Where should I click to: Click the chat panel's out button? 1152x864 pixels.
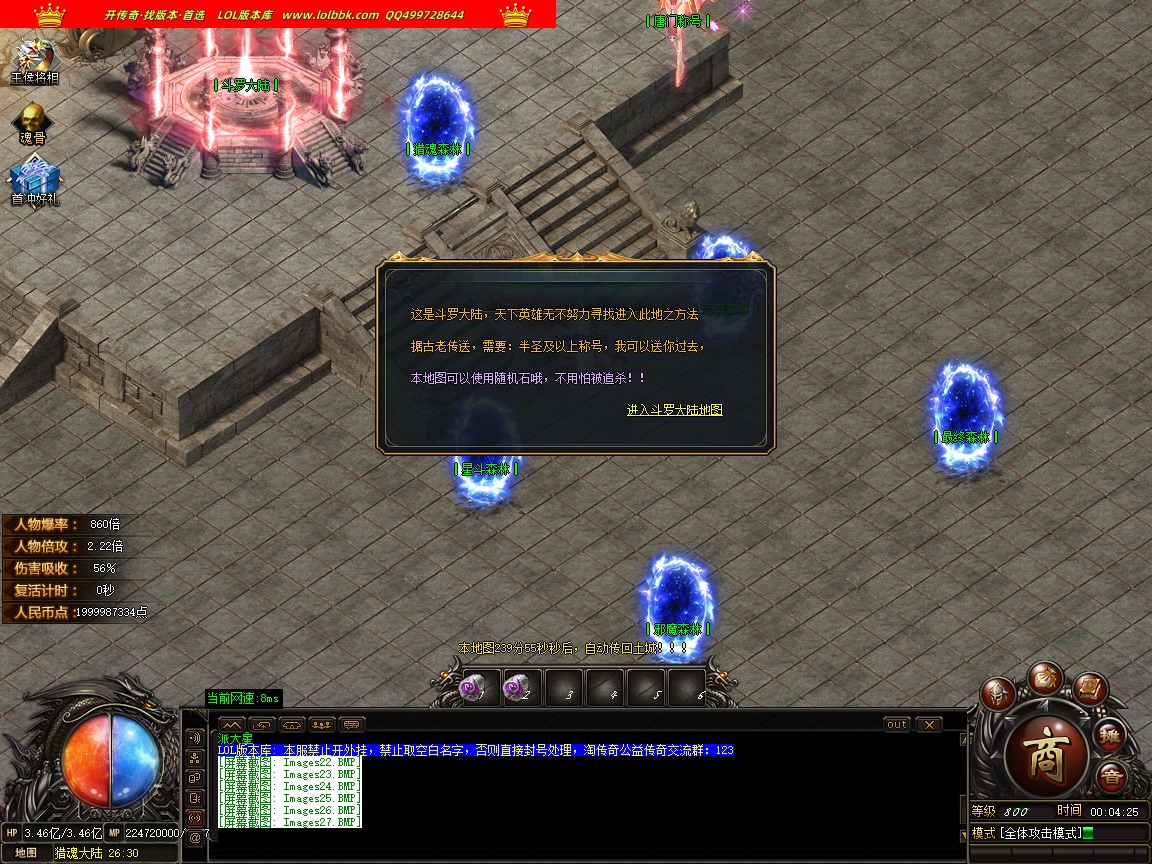pos(897,724)
